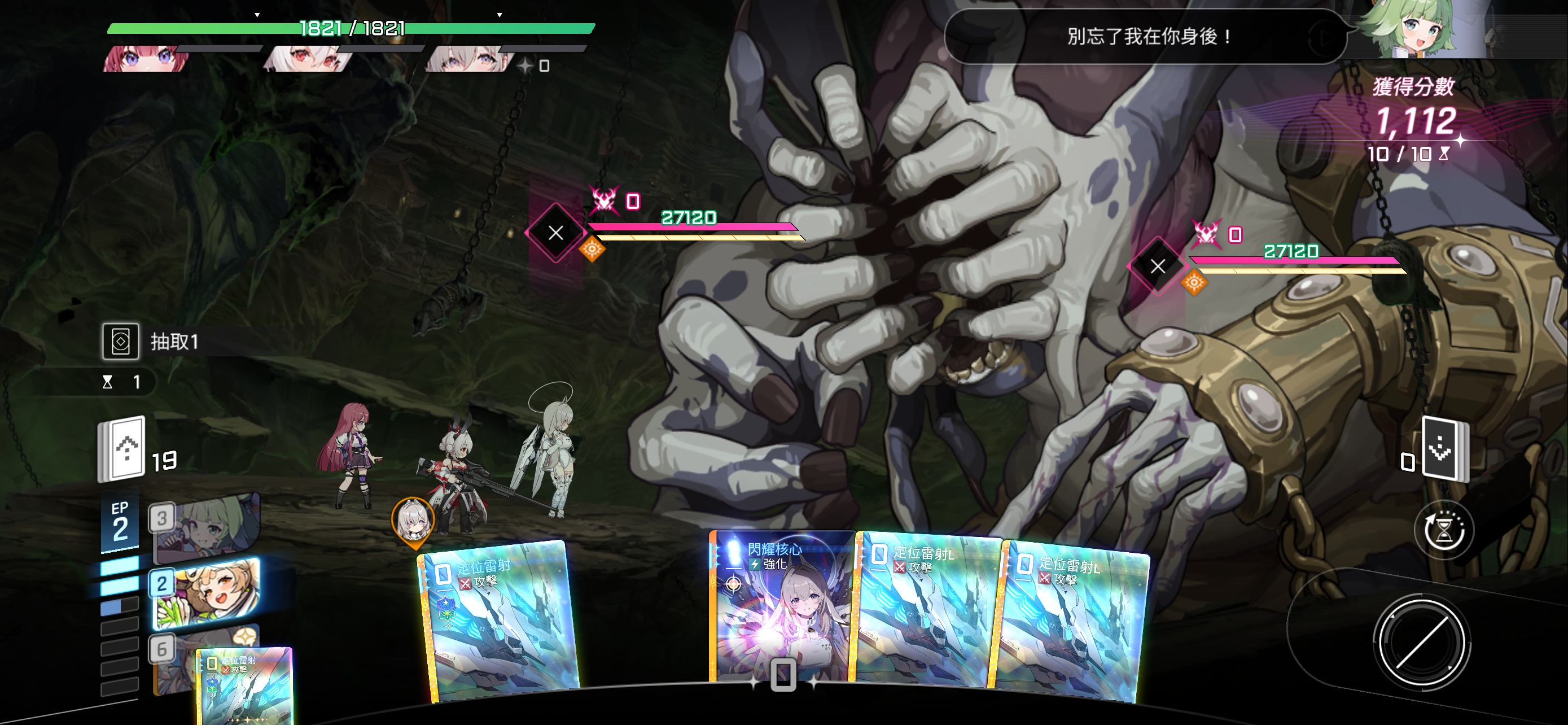Select the red-haired character portrait
Image resolution: width=1568 pixels, height=725 pixels.
click(x=146, y=59)
